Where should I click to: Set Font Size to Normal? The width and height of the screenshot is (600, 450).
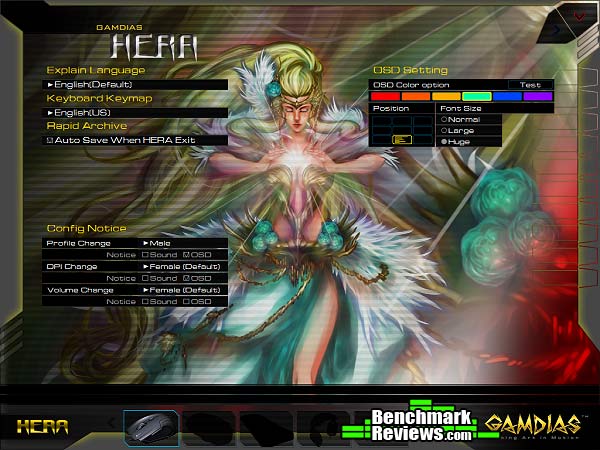point(444,119)
